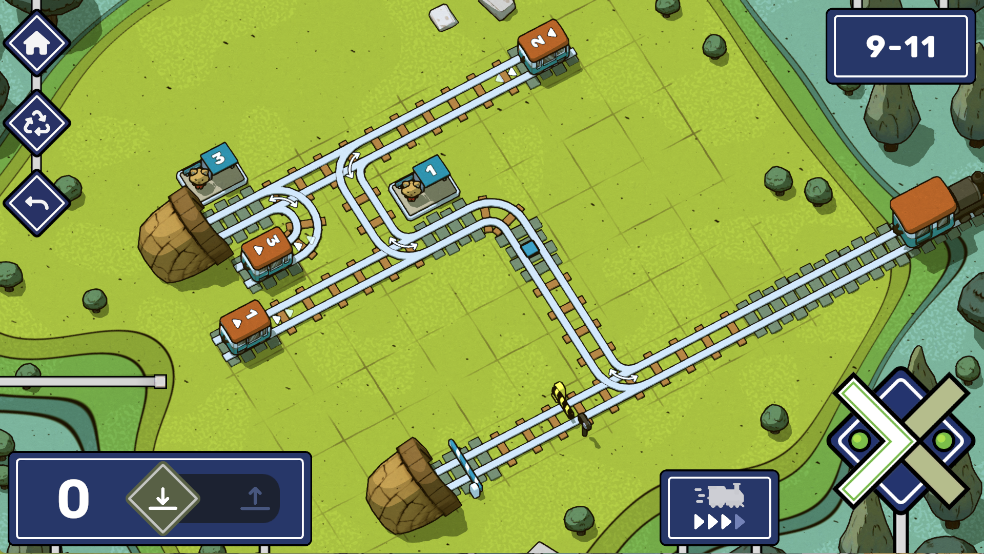Click the upload arrow icon
This screenshot has width=984, height=554.
(255, 497)
